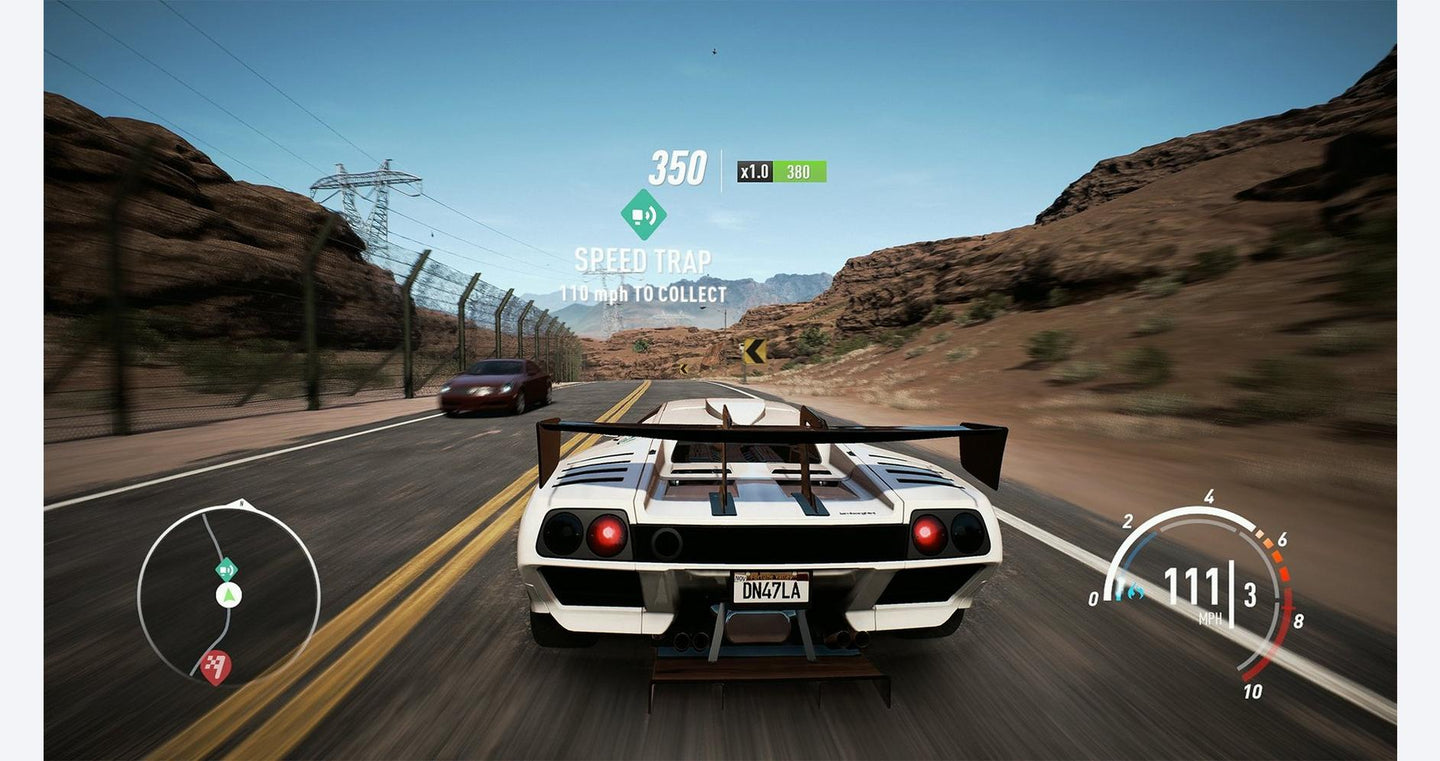The image size is (1440, 761).
Task: Select the green Speed Trap objective icon
Action: (x=643, y=214)
